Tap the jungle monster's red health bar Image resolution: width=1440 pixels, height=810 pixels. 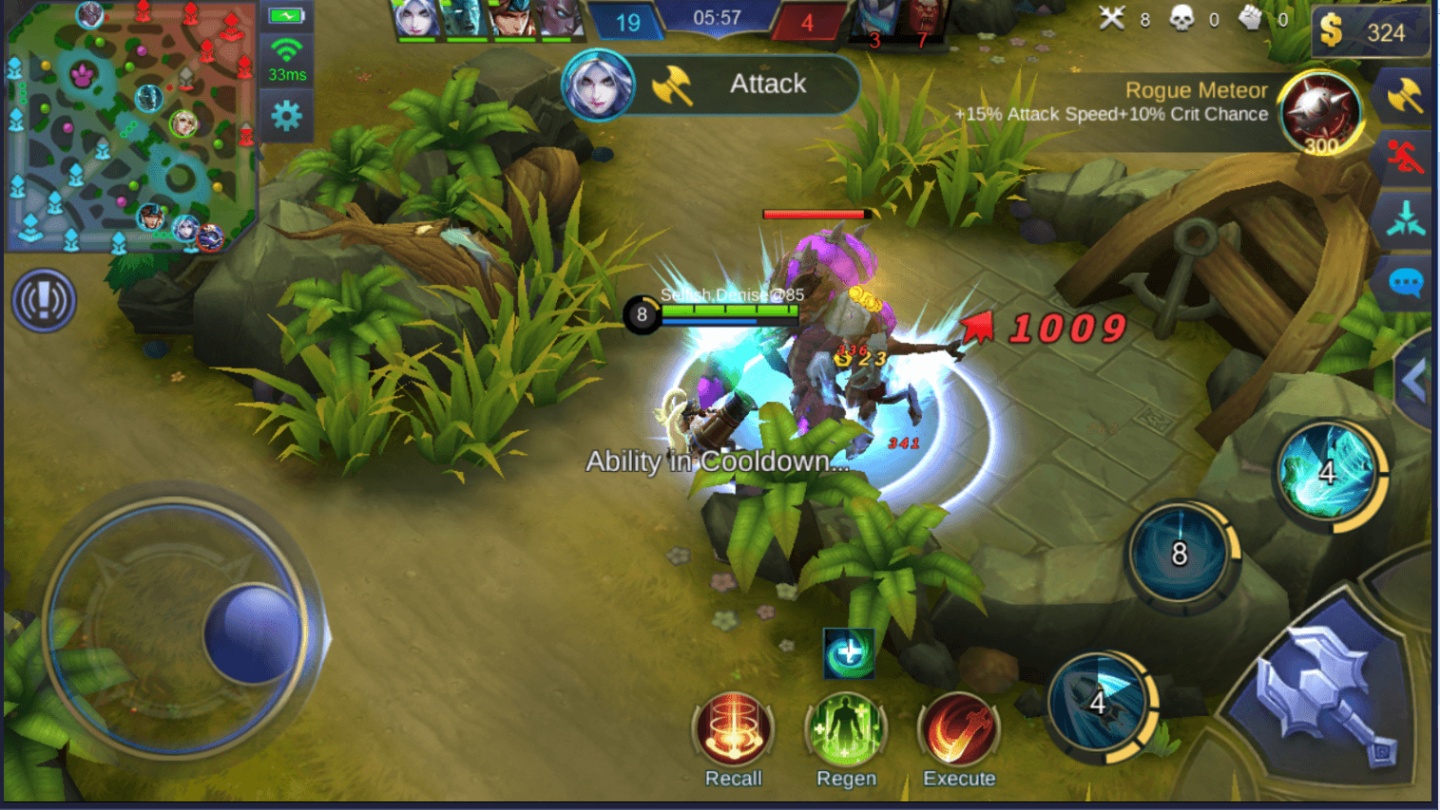click(x=813, y=213)
